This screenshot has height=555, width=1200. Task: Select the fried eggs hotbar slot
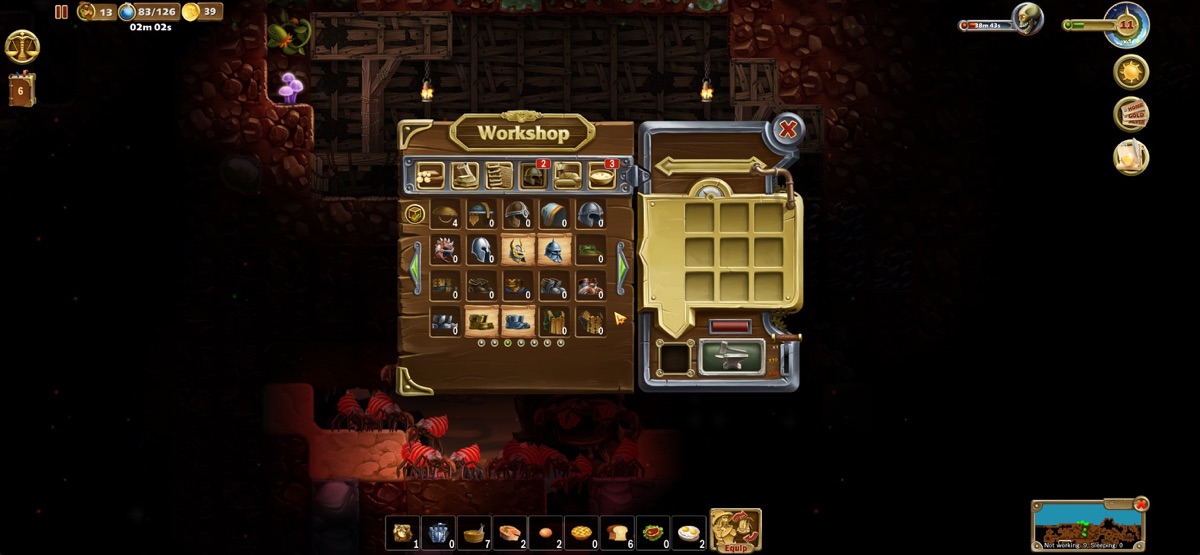[x=689, y=532]
